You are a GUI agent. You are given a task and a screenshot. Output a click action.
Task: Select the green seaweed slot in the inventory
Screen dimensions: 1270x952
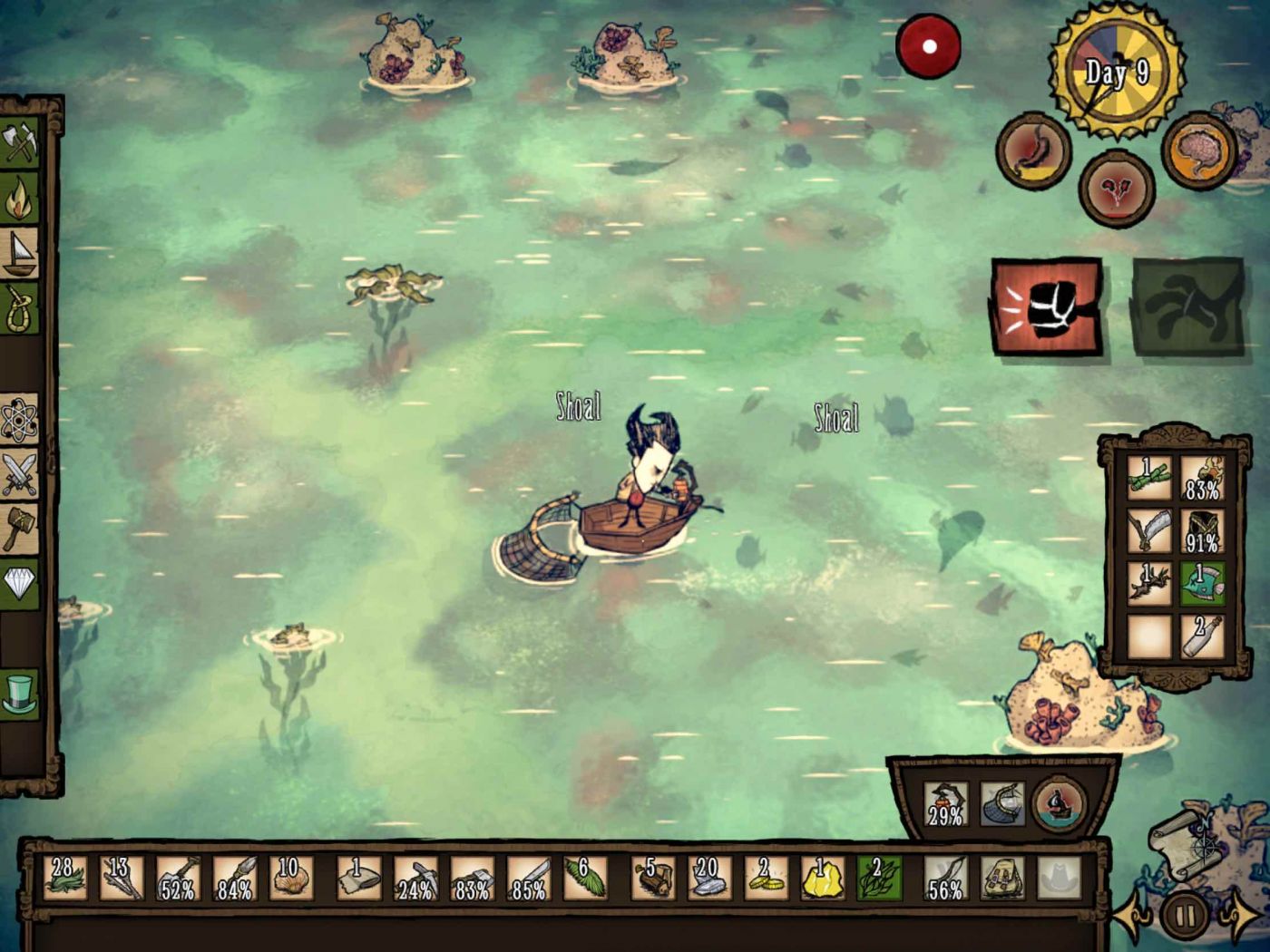[x=879, y=878]
